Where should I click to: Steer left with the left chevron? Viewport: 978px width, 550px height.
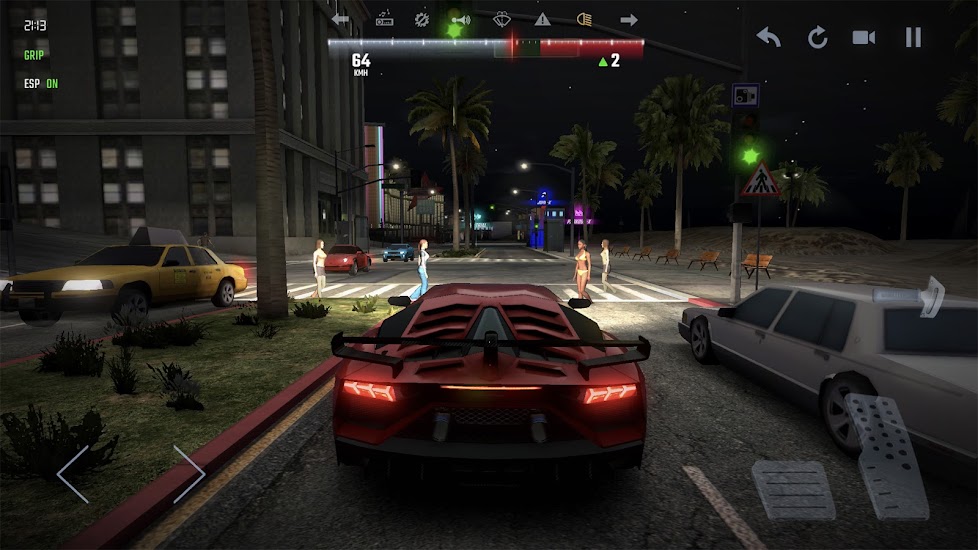tap(73, 474)
